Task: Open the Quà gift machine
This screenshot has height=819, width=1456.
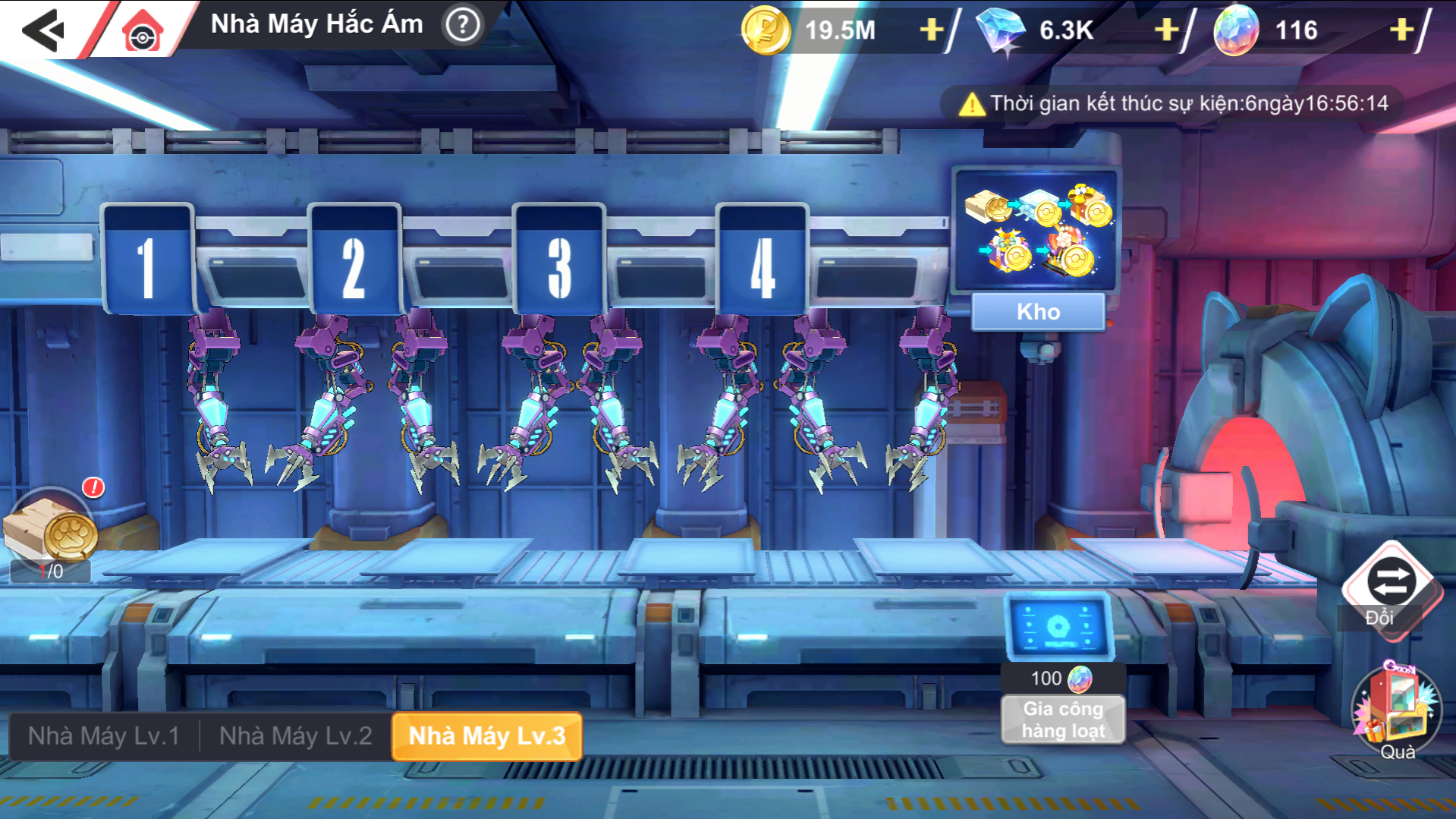Action: pos(1396,710)
